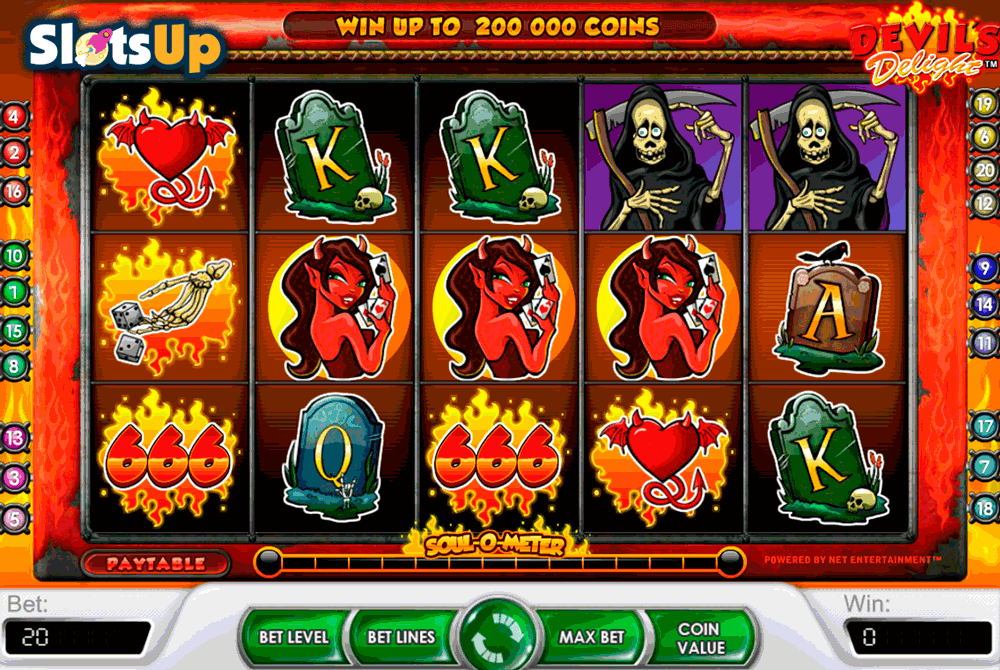Image resolution: width=1000 pixels, height=670 pixels.
Task: Click the SlotsUp logo
Action: point(124,43)
